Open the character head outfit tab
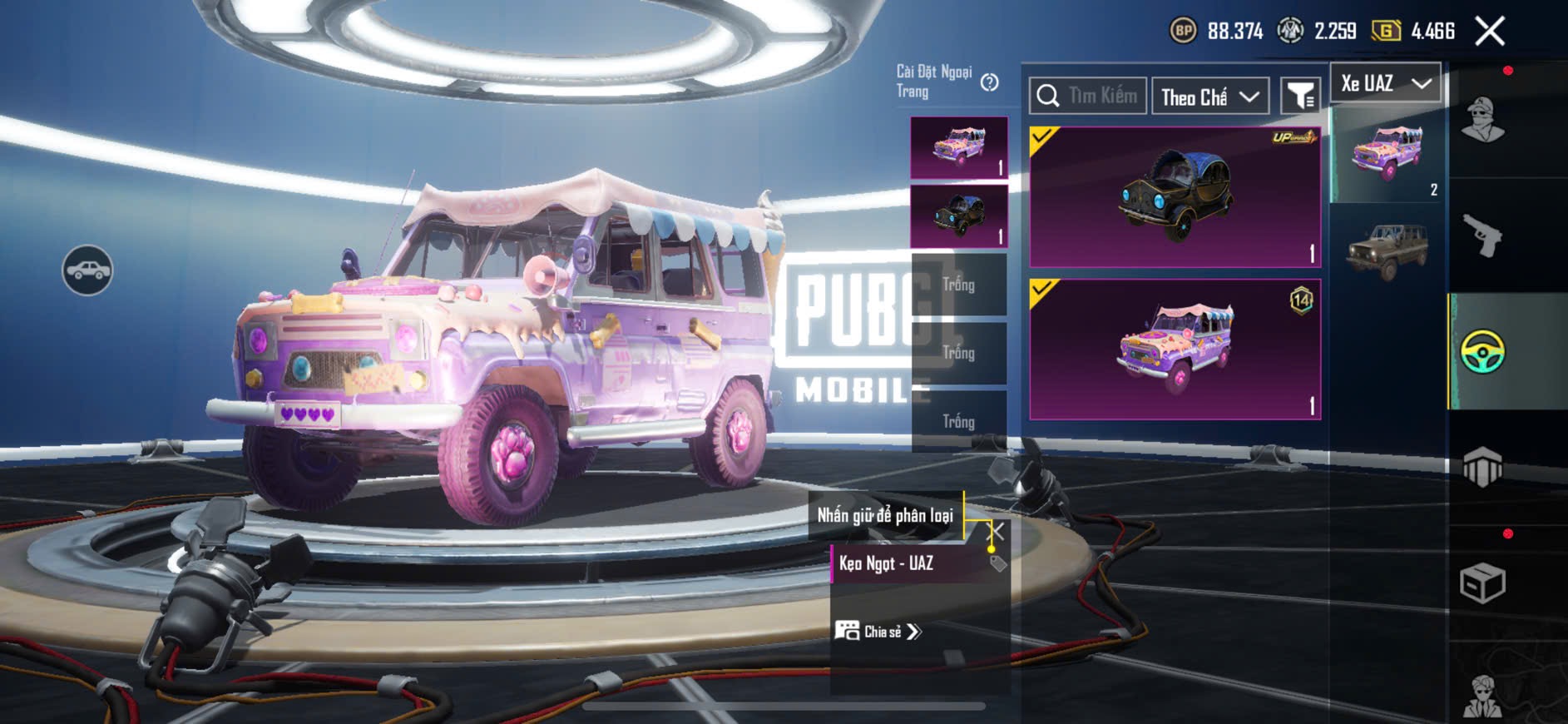Image resolution: width=1568 pixels, height=724 pixels. pyautogui.click(x=1482, y=121)
